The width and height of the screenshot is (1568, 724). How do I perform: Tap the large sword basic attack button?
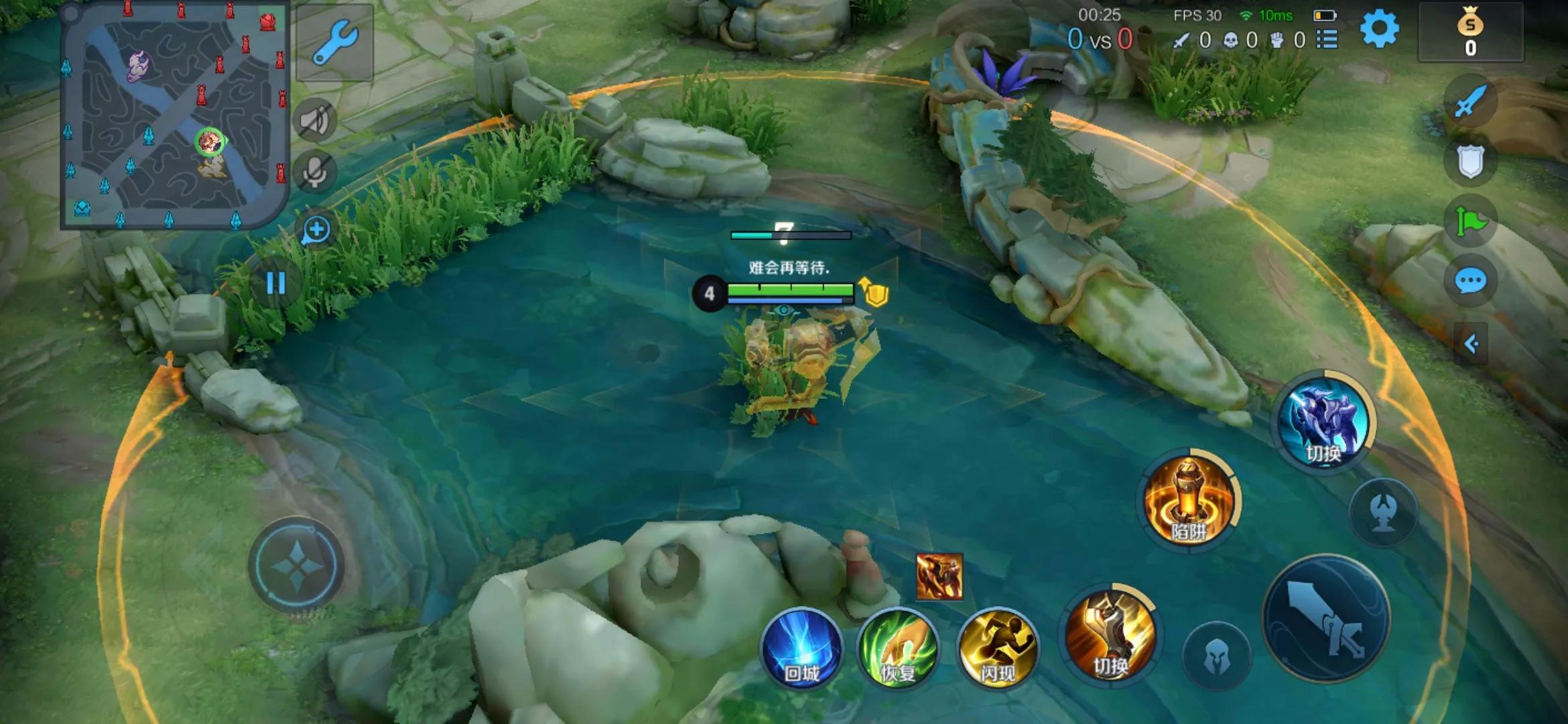click(x=1325, y=618)
